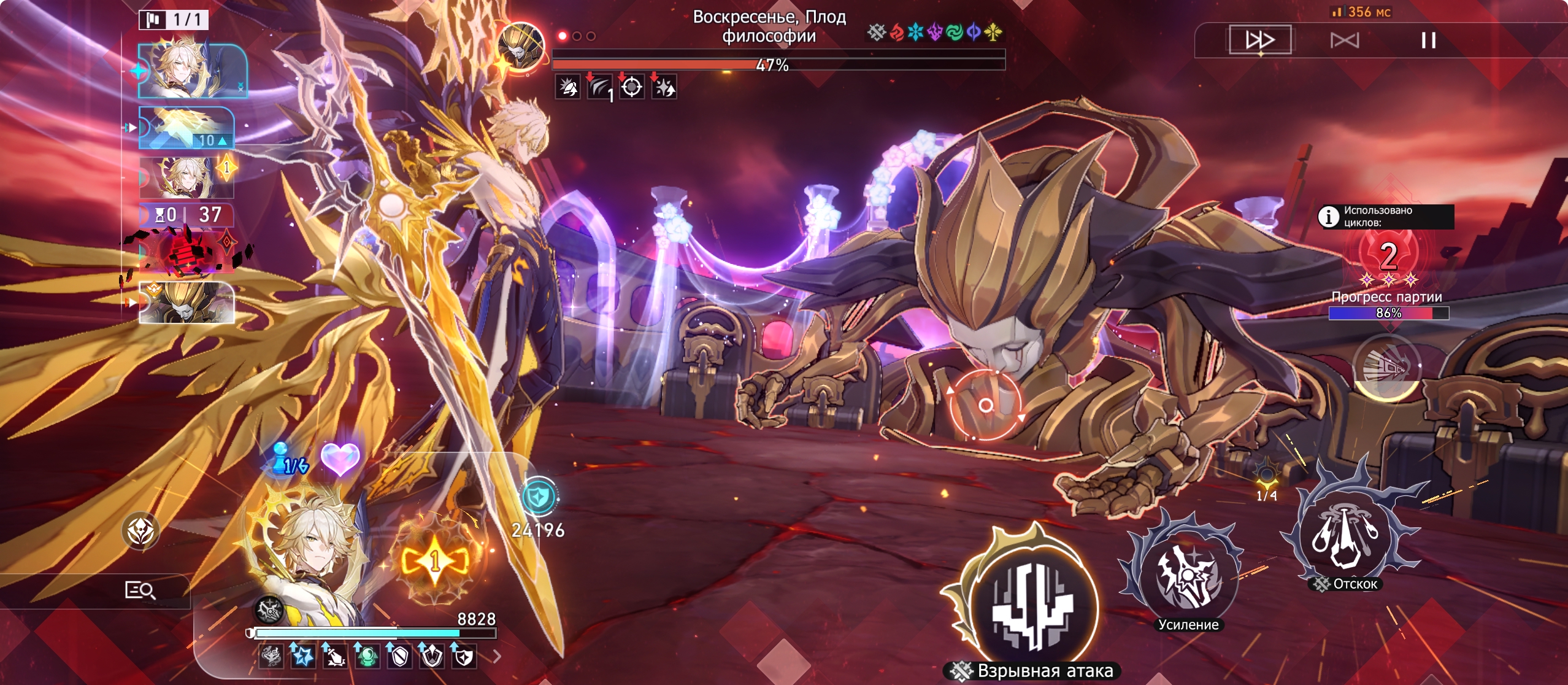Show info about used cycles
1568x685 pixels.
pyautogui.click(x=1329, y=217)
